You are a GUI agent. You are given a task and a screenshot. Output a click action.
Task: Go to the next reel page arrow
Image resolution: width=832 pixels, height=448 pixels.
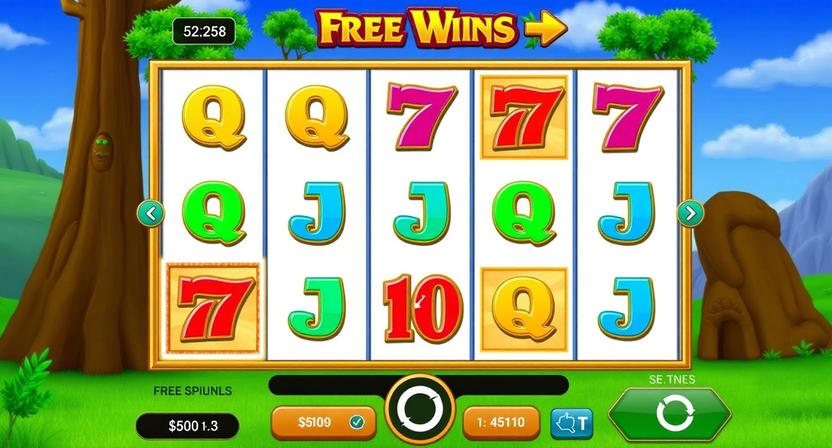[x=690, y=212]
